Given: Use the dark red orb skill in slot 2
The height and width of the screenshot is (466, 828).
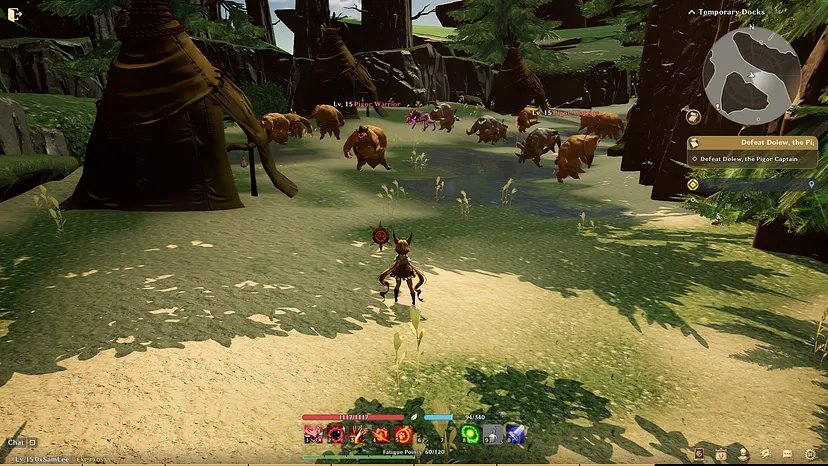Looking at the screenshot, I should 336,434.
